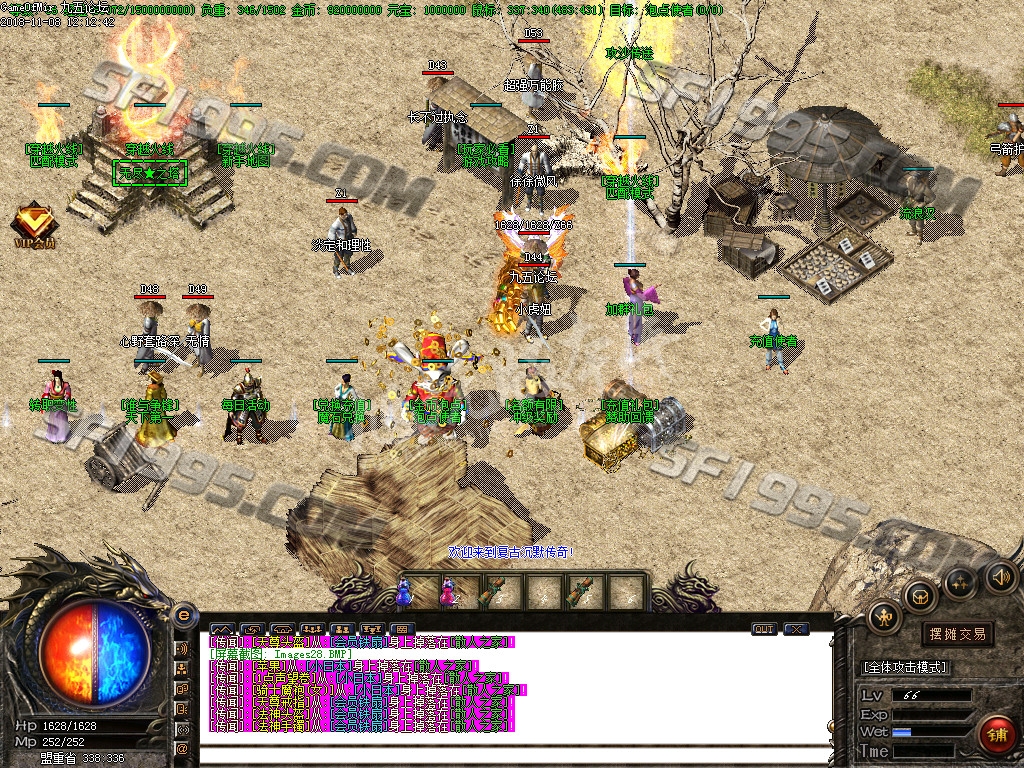The image size is (1024, 768).
Task: Toggle the @ chat channel button
Action: pos(183,748)
